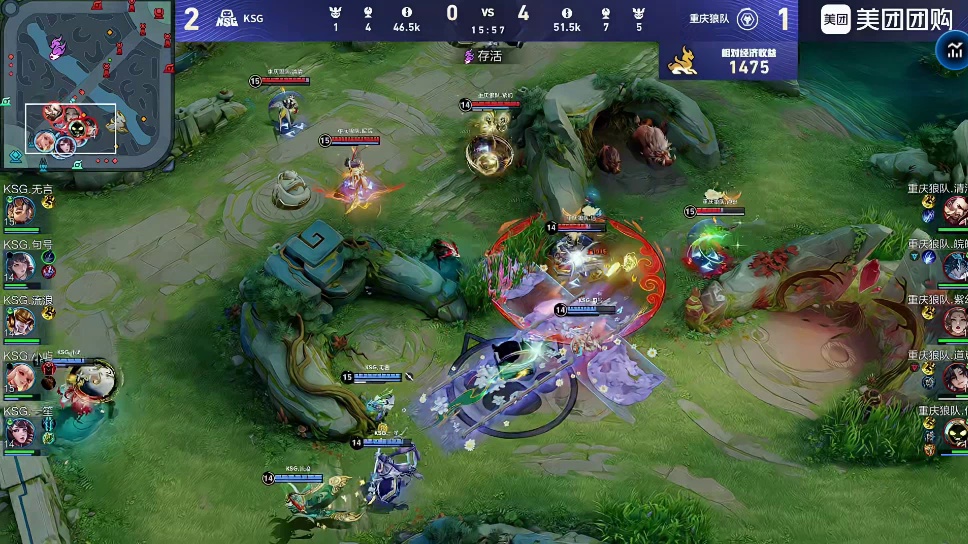The image size is (968, 544).
Task: Choose 重庆狼队.皖皖 player portrait
Action: click(x=954, y=266)
